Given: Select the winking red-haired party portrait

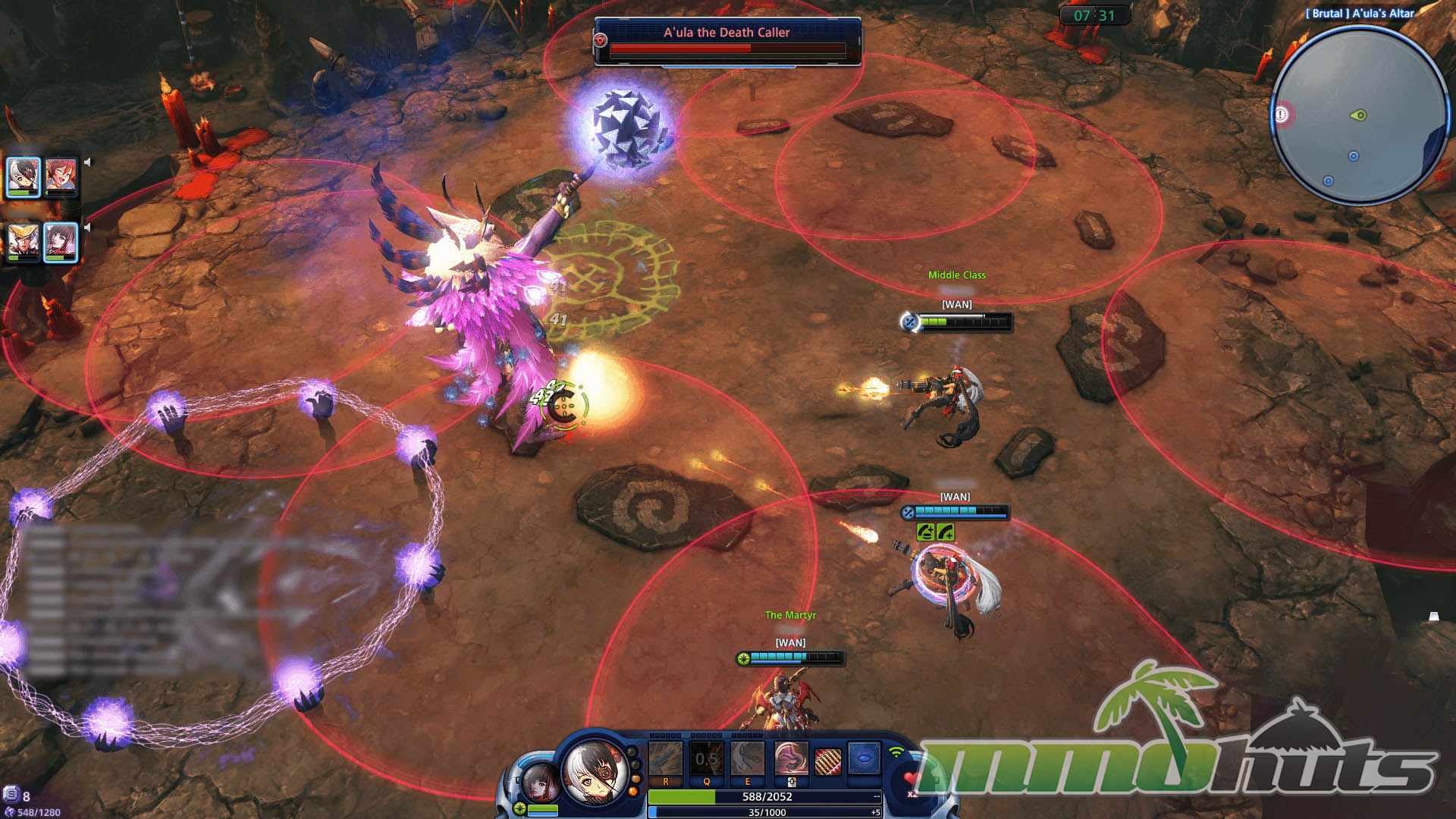Looking at the screenshot, I should point(61,175).
